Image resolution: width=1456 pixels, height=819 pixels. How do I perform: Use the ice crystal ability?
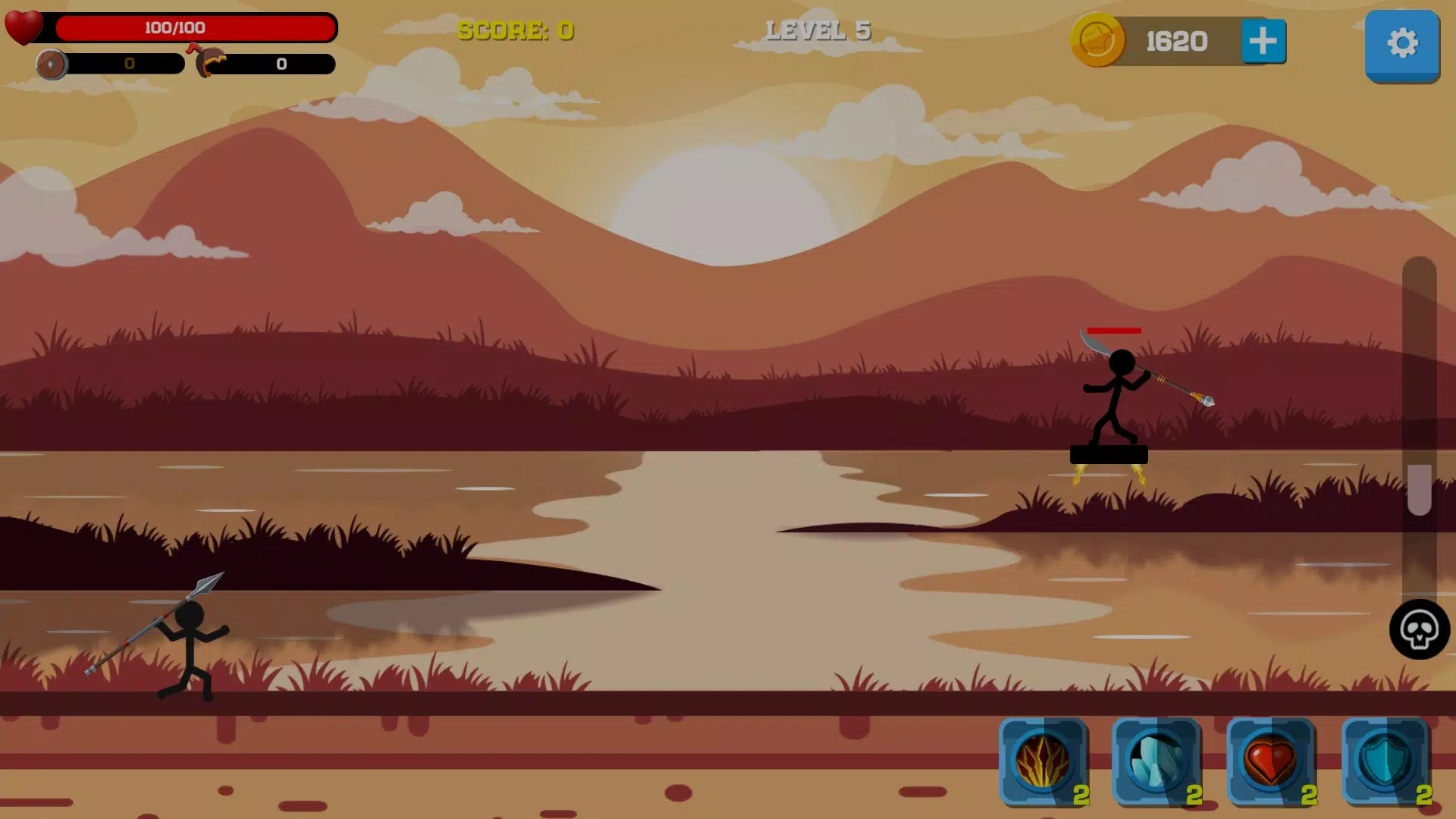coord(1156,761)
